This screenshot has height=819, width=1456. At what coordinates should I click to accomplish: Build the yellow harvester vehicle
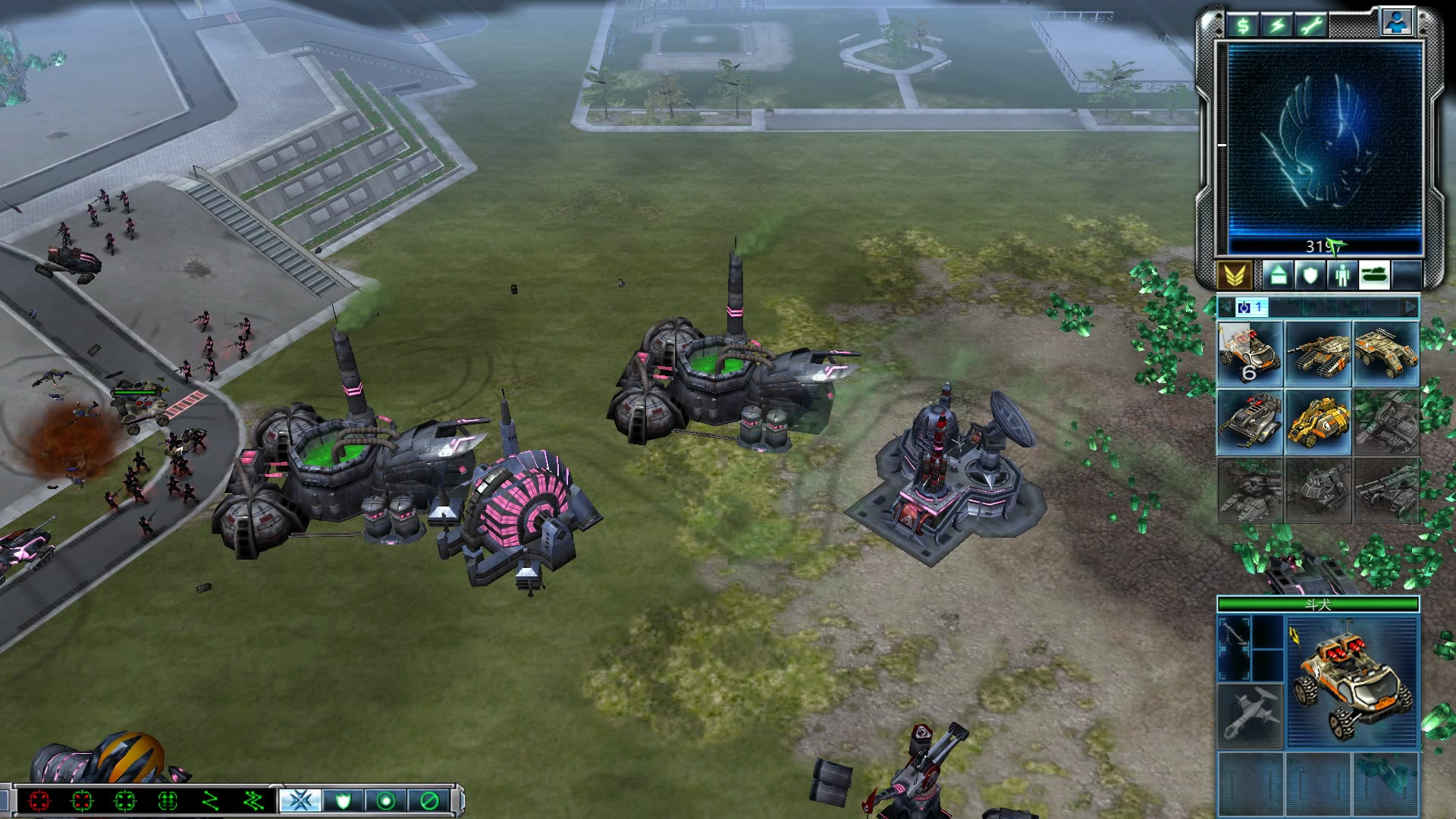tap(1318, 422)
